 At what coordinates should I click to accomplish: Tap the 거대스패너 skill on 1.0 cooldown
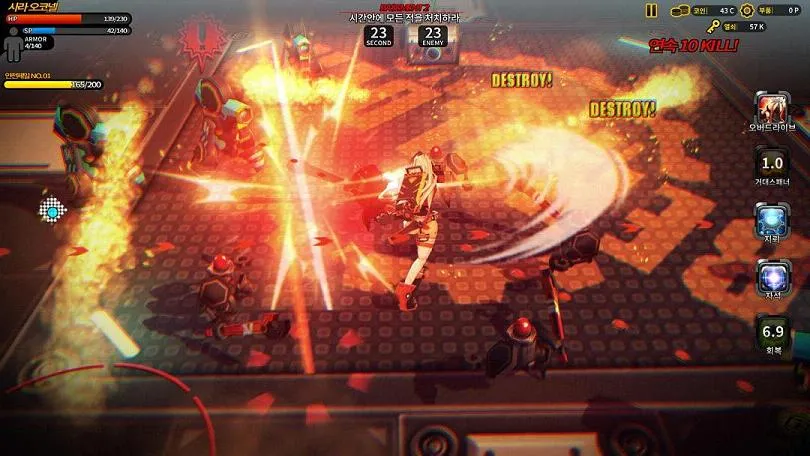tap(772, 162)
